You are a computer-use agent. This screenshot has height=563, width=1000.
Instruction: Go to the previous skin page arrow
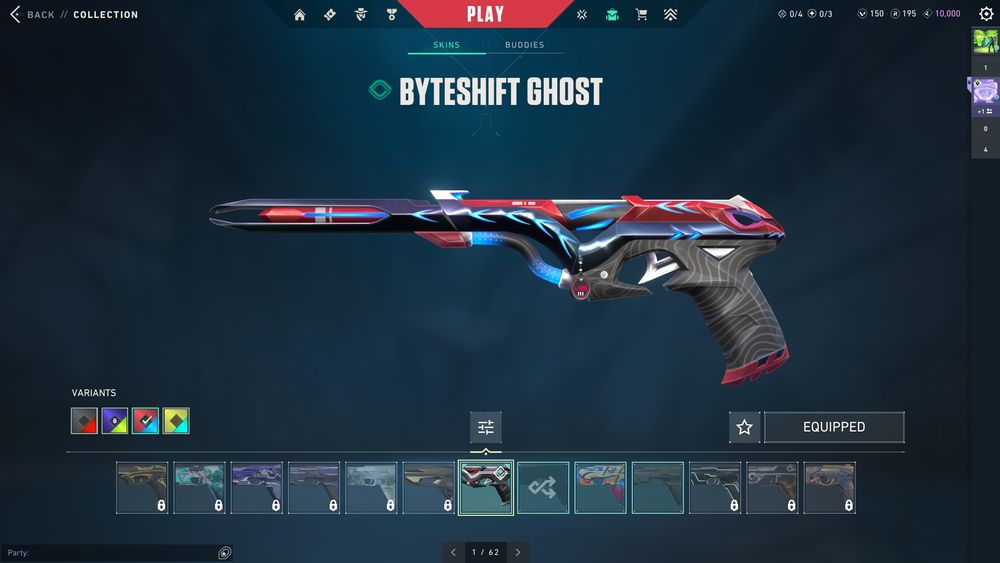[x=453, y=552]
